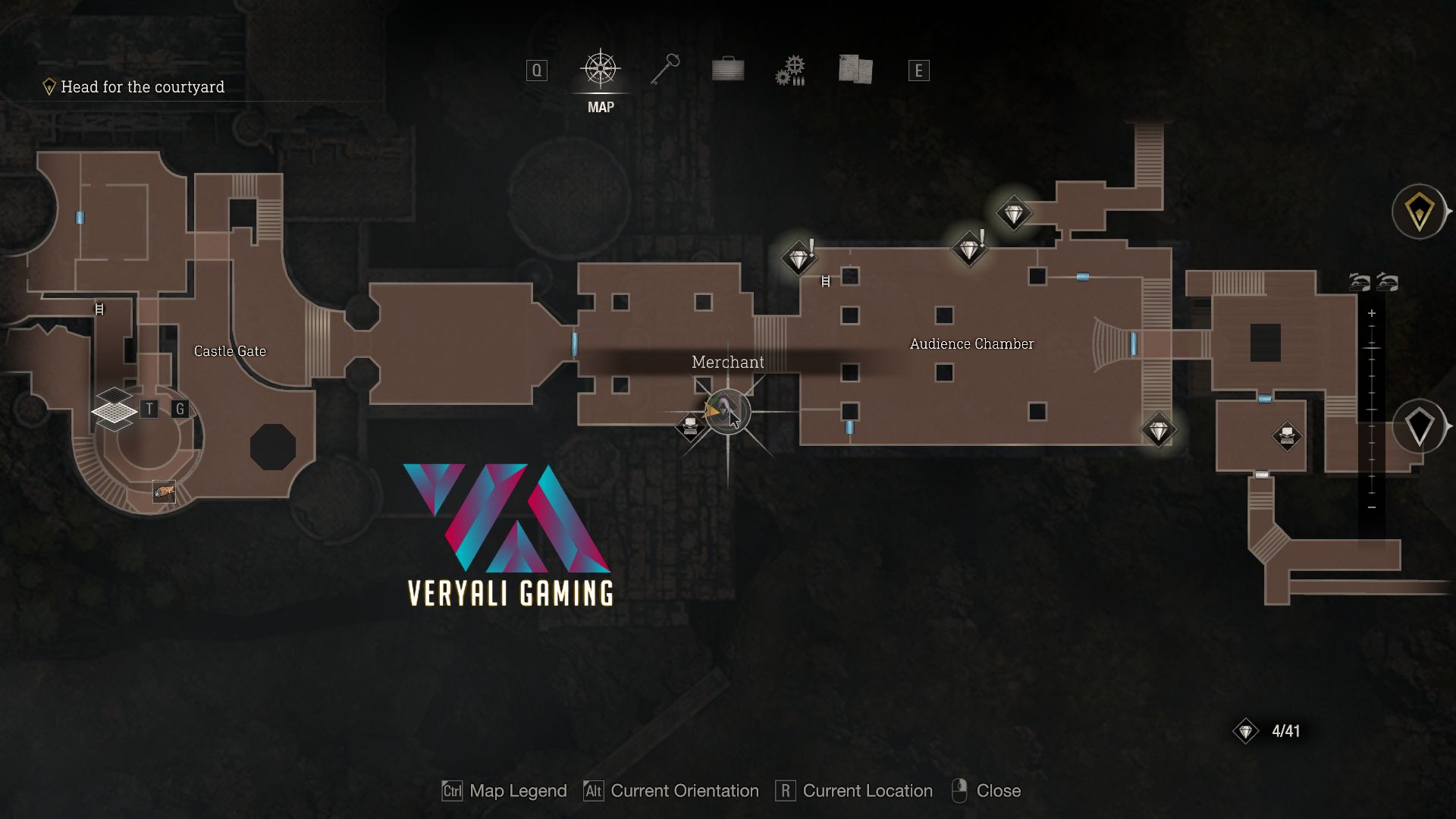1456x819 pixels.
Task: Zoom in using the plus sign
Action: point(1372,313)
